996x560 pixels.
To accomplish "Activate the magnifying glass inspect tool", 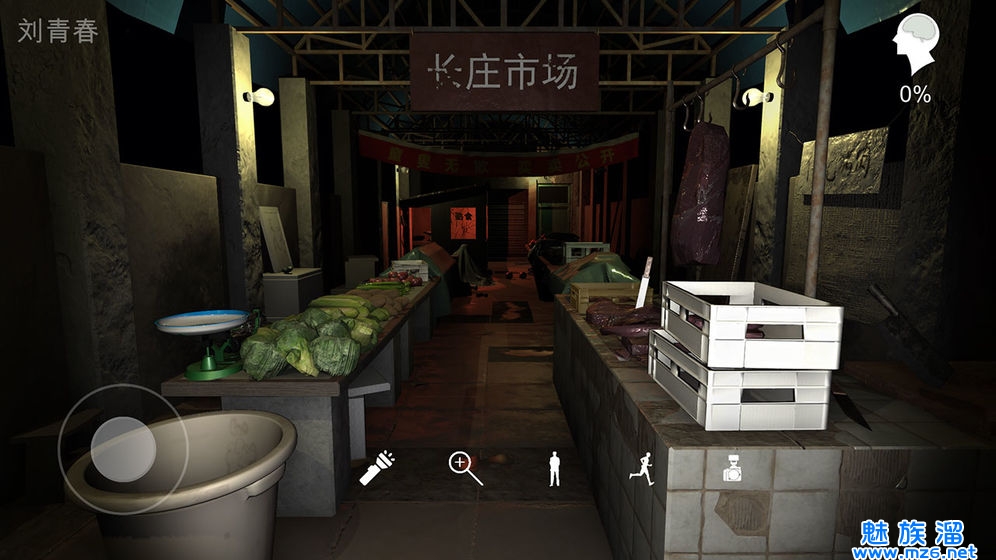I will (465, 467).
